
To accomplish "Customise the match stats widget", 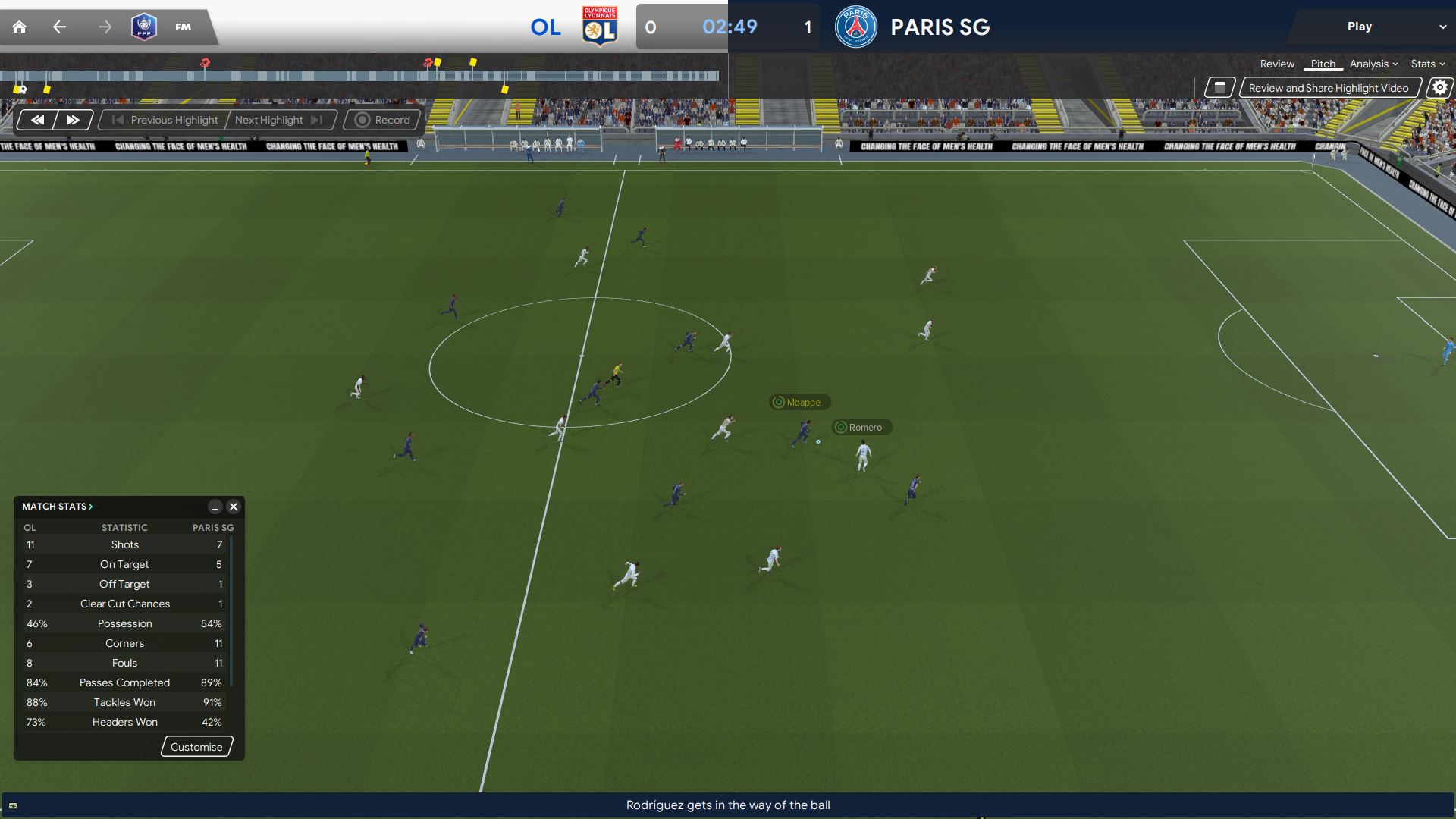I will point(196,747).
